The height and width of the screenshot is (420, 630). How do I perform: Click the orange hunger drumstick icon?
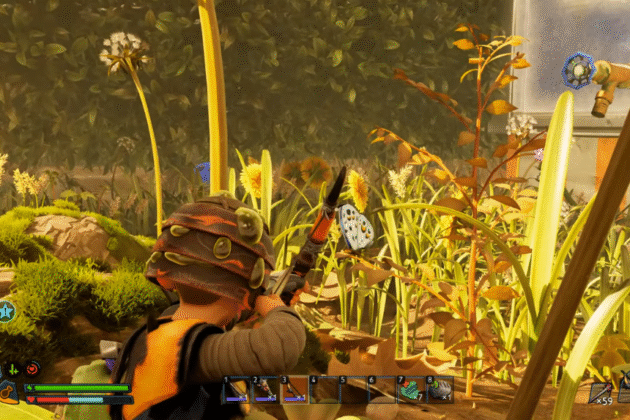(8, 391)
